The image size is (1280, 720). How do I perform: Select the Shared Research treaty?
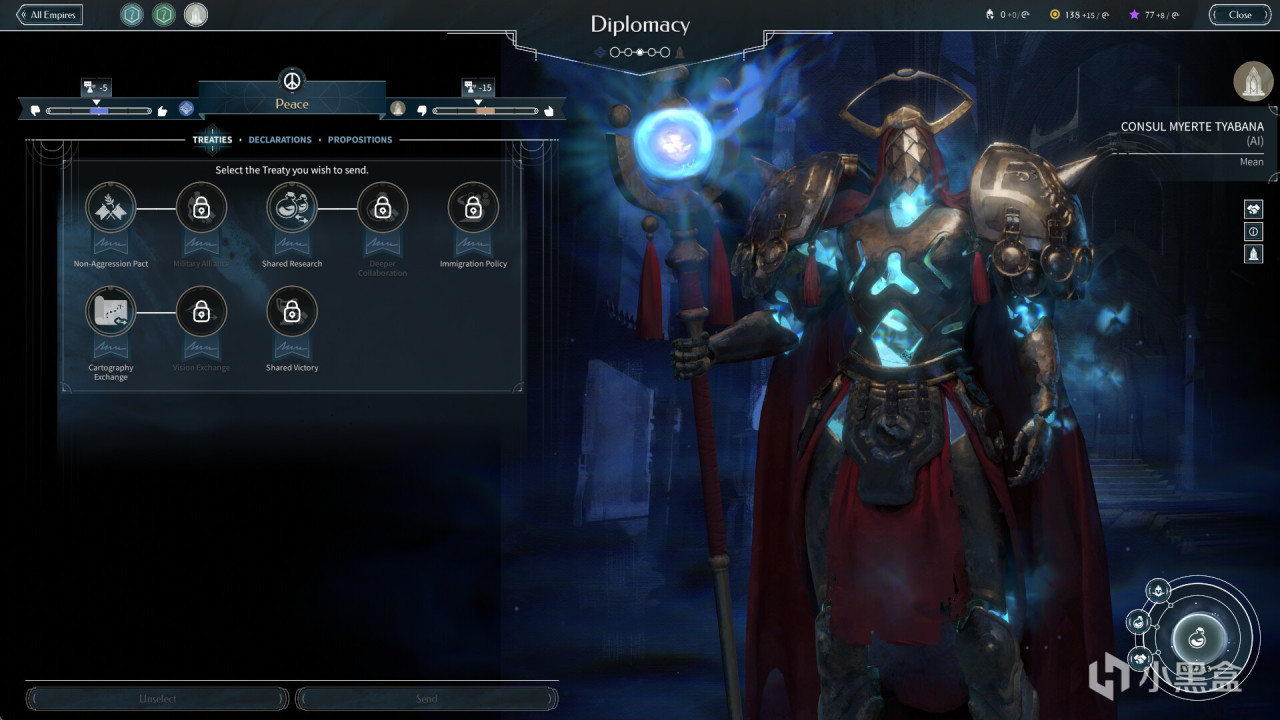click(x=292, y=208)
